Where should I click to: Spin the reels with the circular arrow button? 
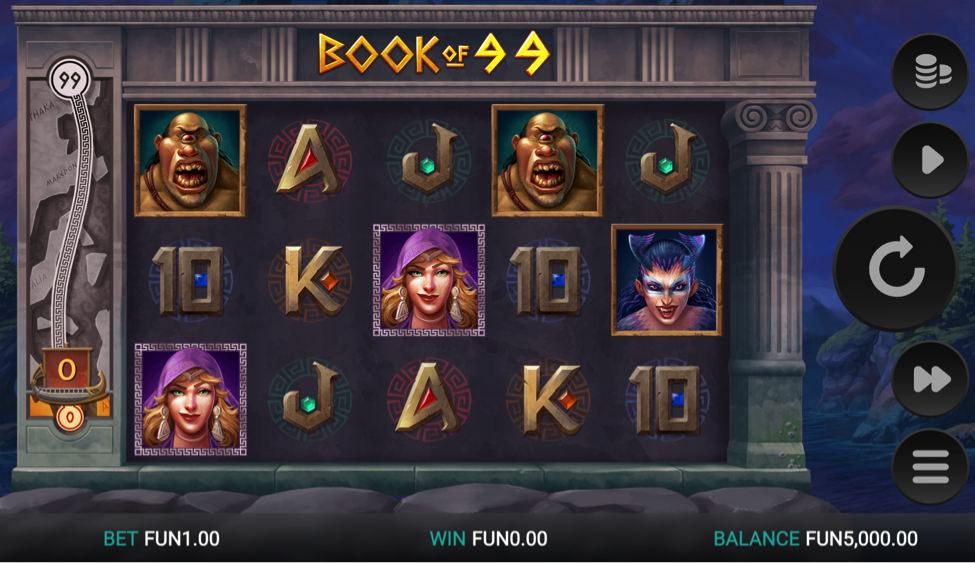tap(897, 268)
